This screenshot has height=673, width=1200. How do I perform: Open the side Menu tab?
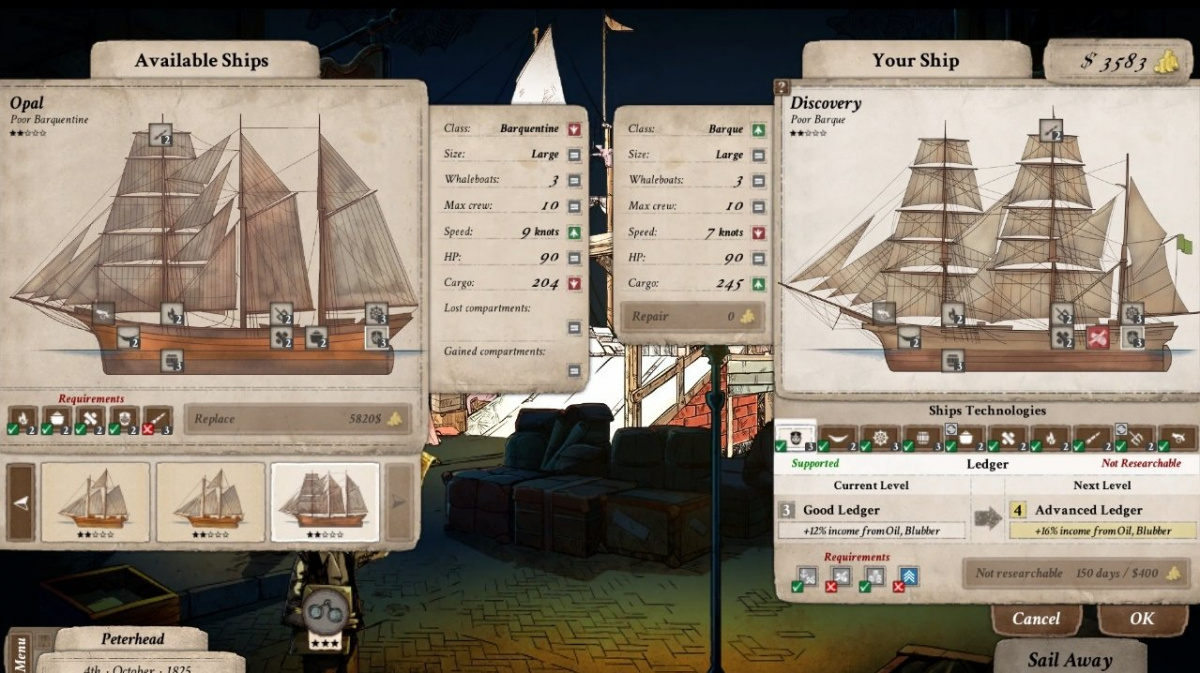tap(21, 652)
